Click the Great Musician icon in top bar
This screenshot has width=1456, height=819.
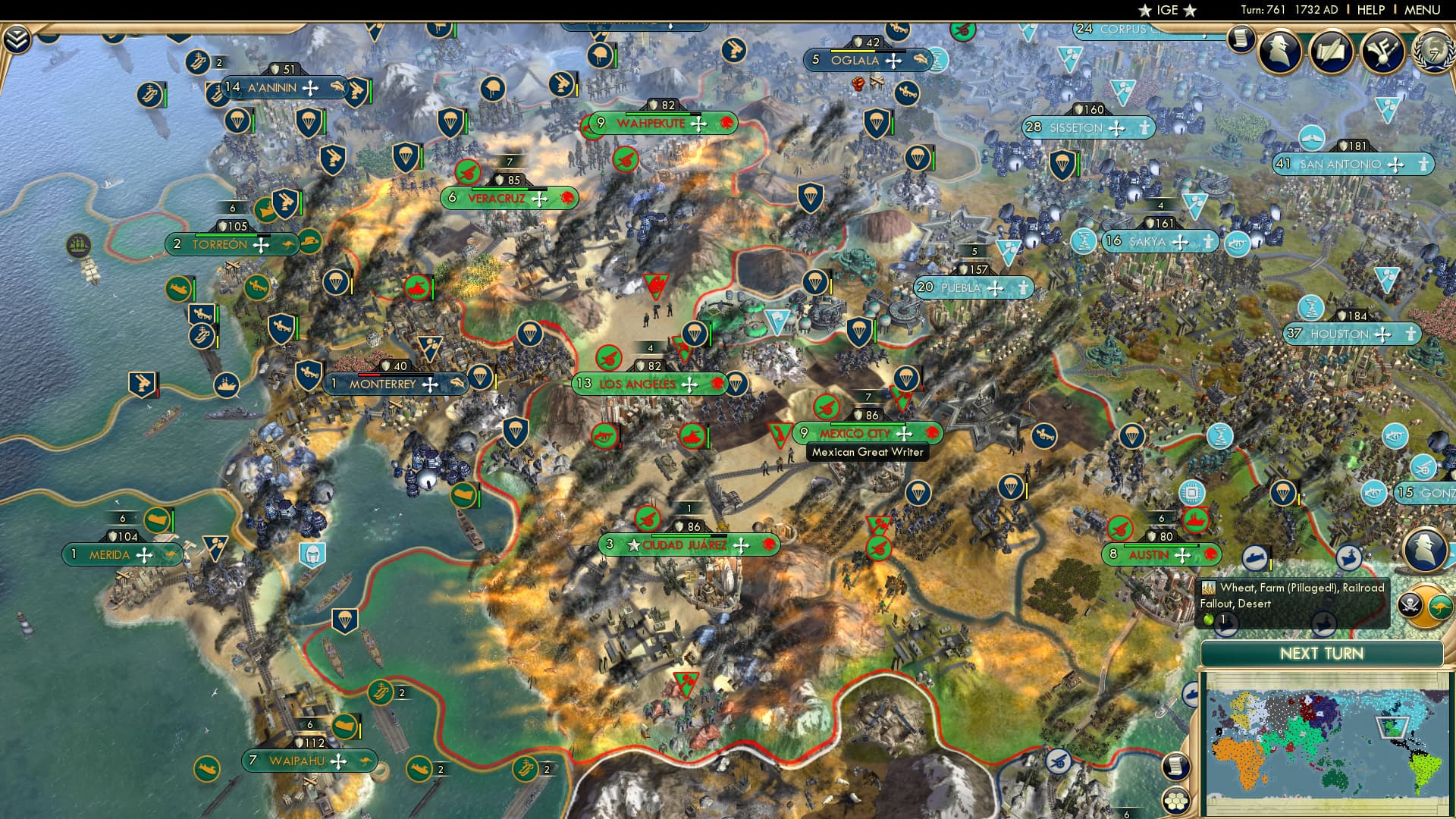1384,52
